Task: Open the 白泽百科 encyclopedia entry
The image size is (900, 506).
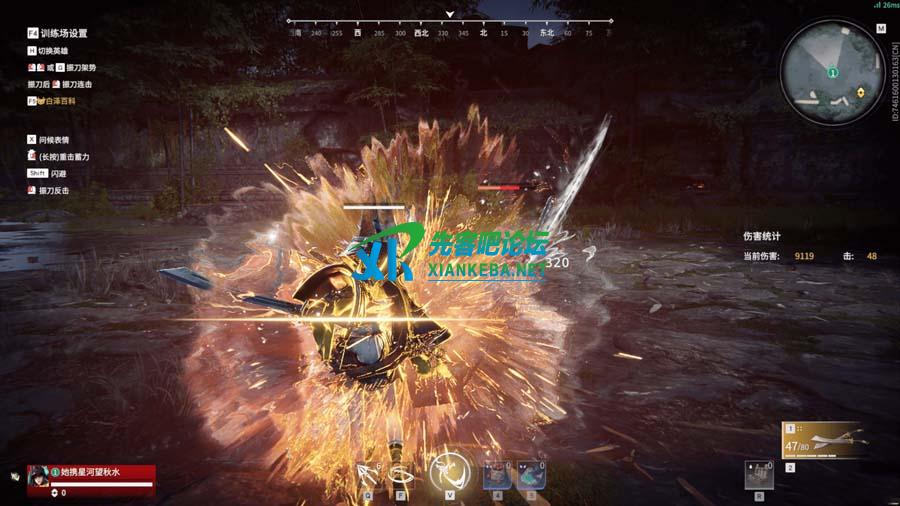Action: coord(57,101)
